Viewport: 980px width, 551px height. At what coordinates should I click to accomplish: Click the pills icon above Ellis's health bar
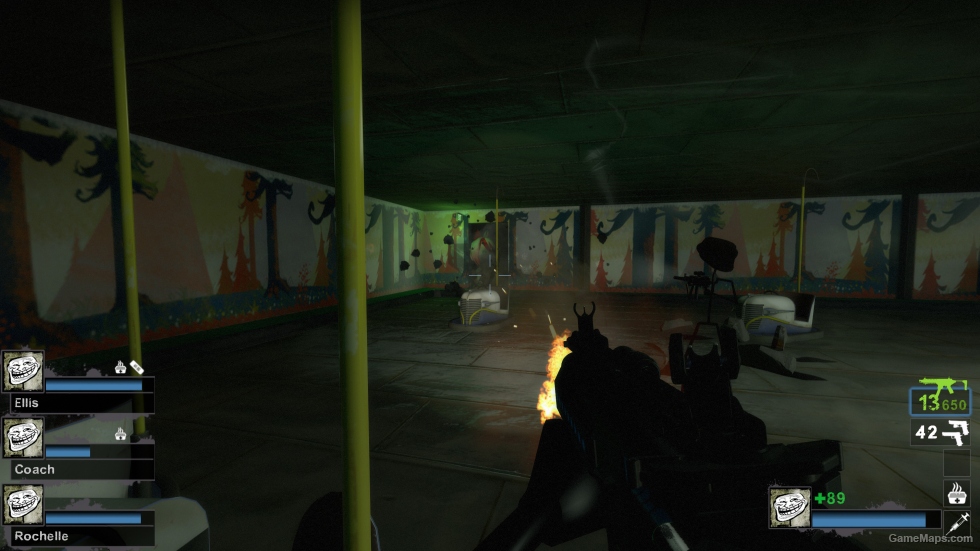[137, 367]
